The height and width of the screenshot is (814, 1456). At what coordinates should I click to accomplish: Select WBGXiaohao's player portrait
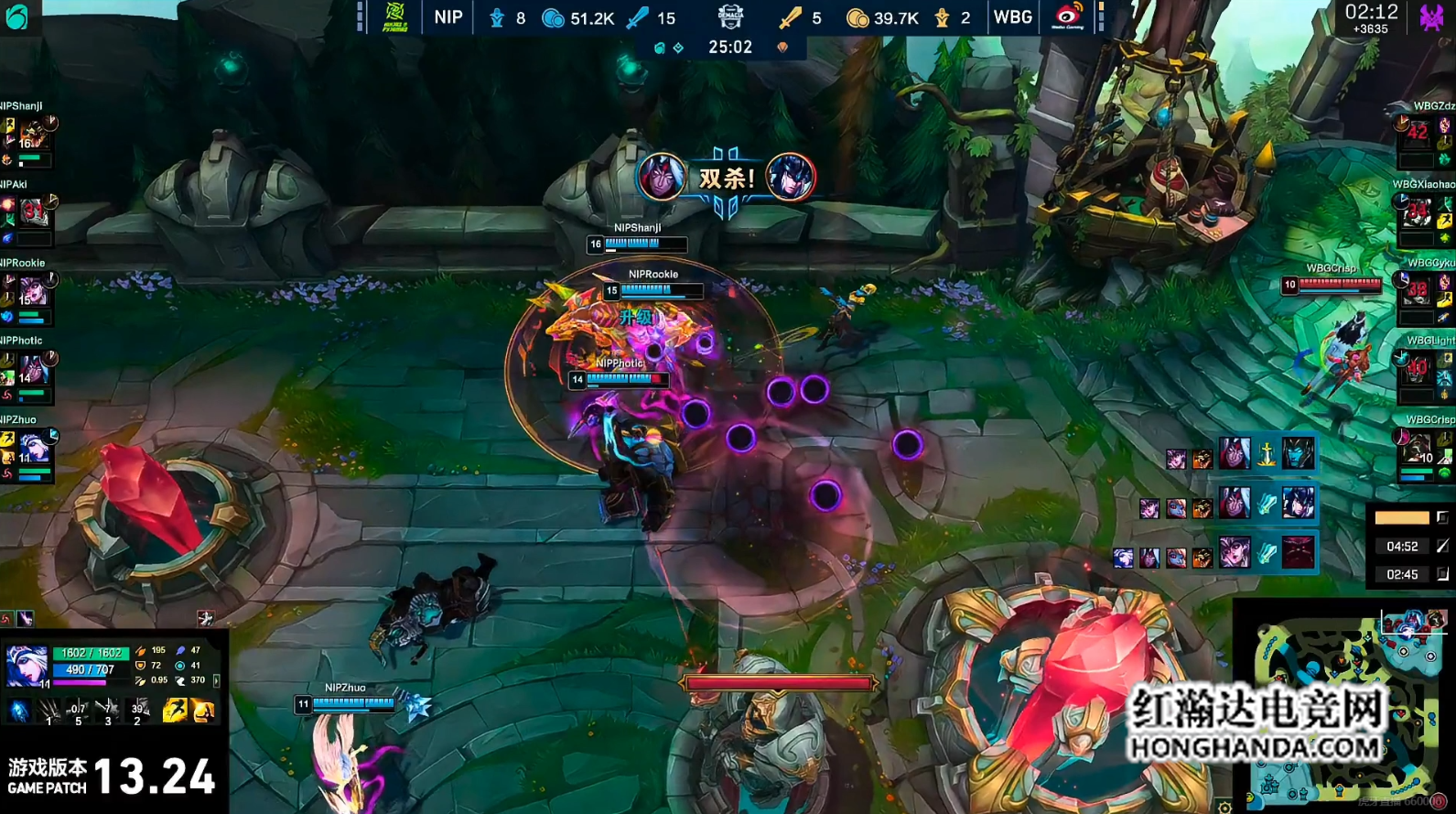pos(1418,212)
